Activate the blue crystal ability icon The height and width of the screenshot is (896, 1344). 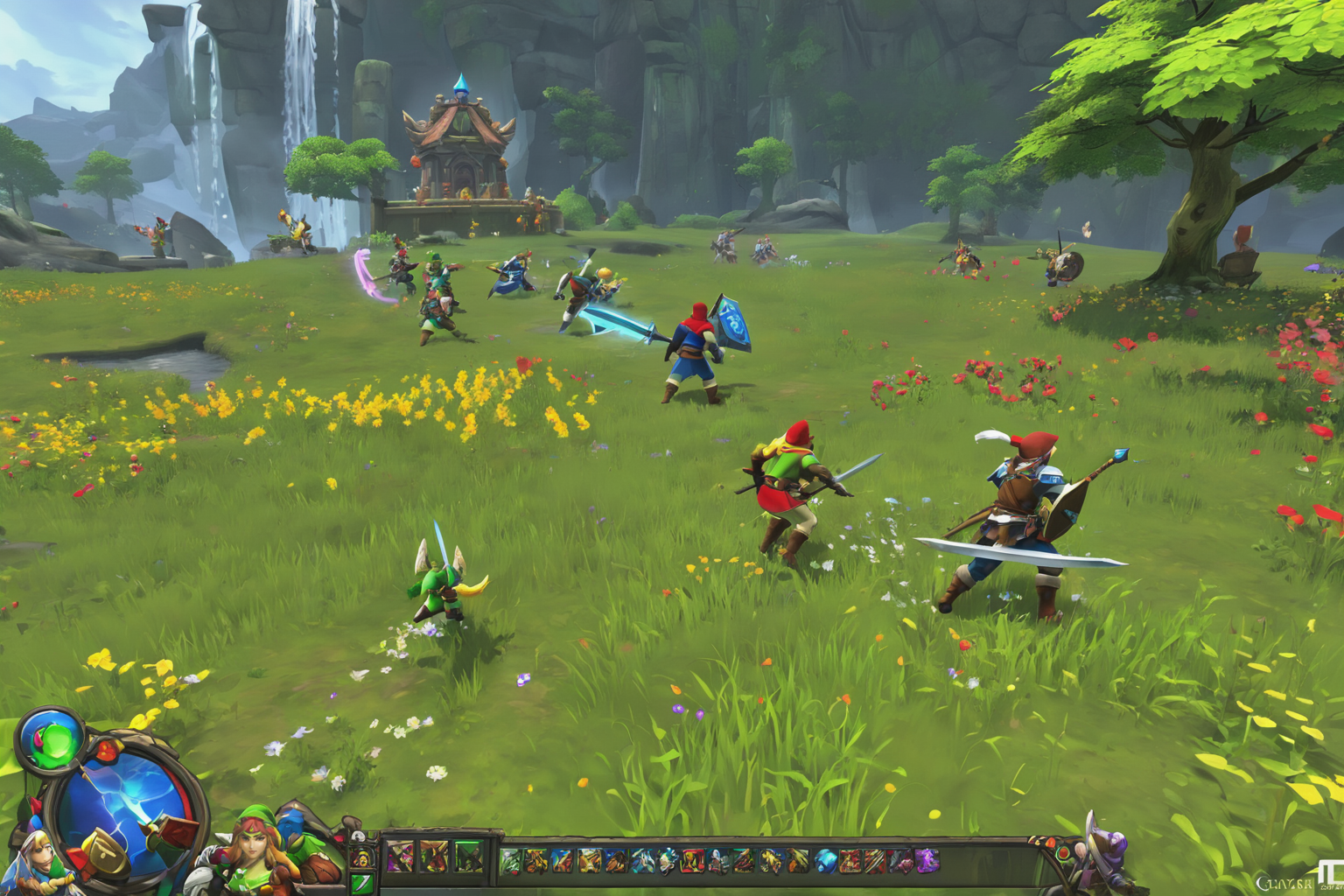[x=824, y=862]
